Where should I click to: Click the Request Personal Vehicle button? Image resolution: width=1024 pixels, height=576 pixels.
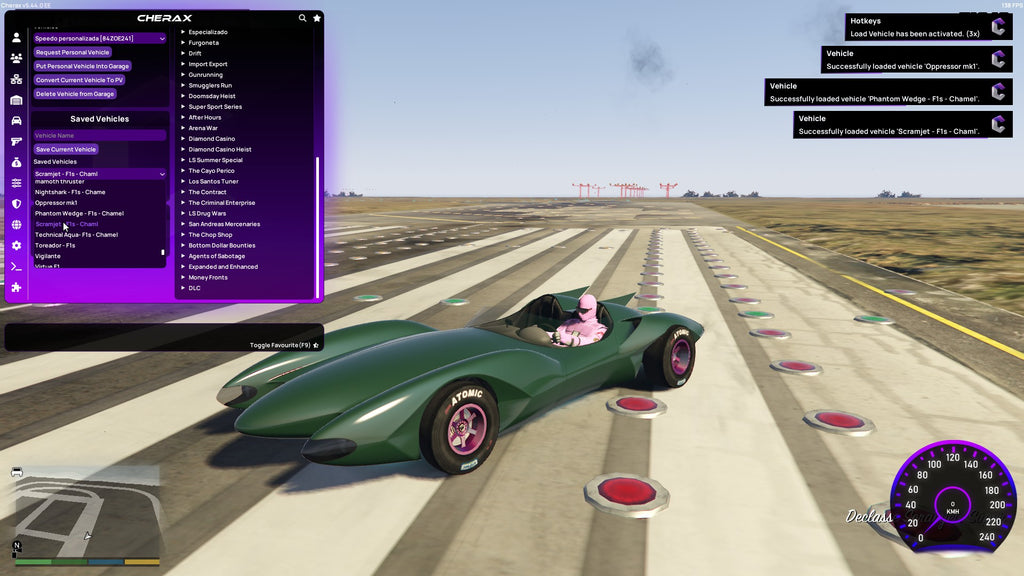[72, 52]
